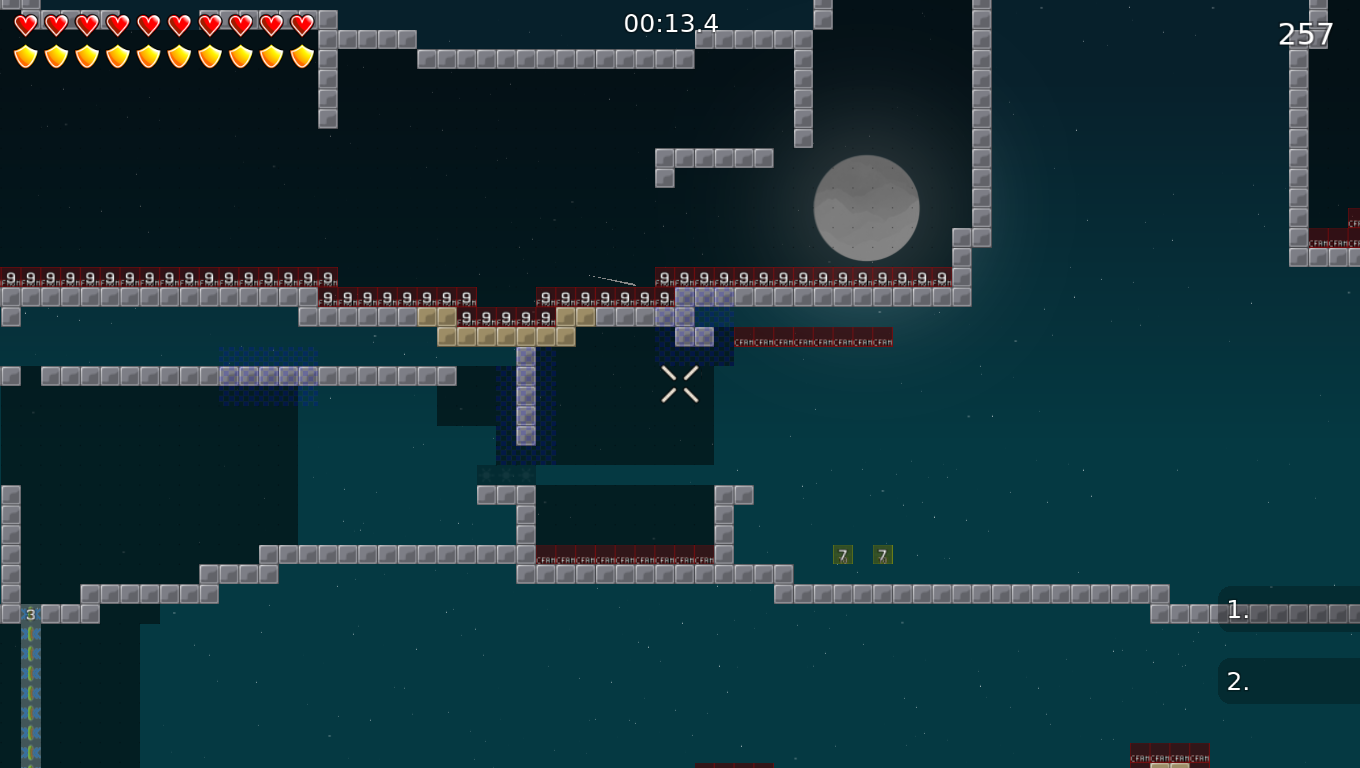Click the blue crystal patch on the left platform
This screenshot has width=1360, height=768.
click(268, 374)
